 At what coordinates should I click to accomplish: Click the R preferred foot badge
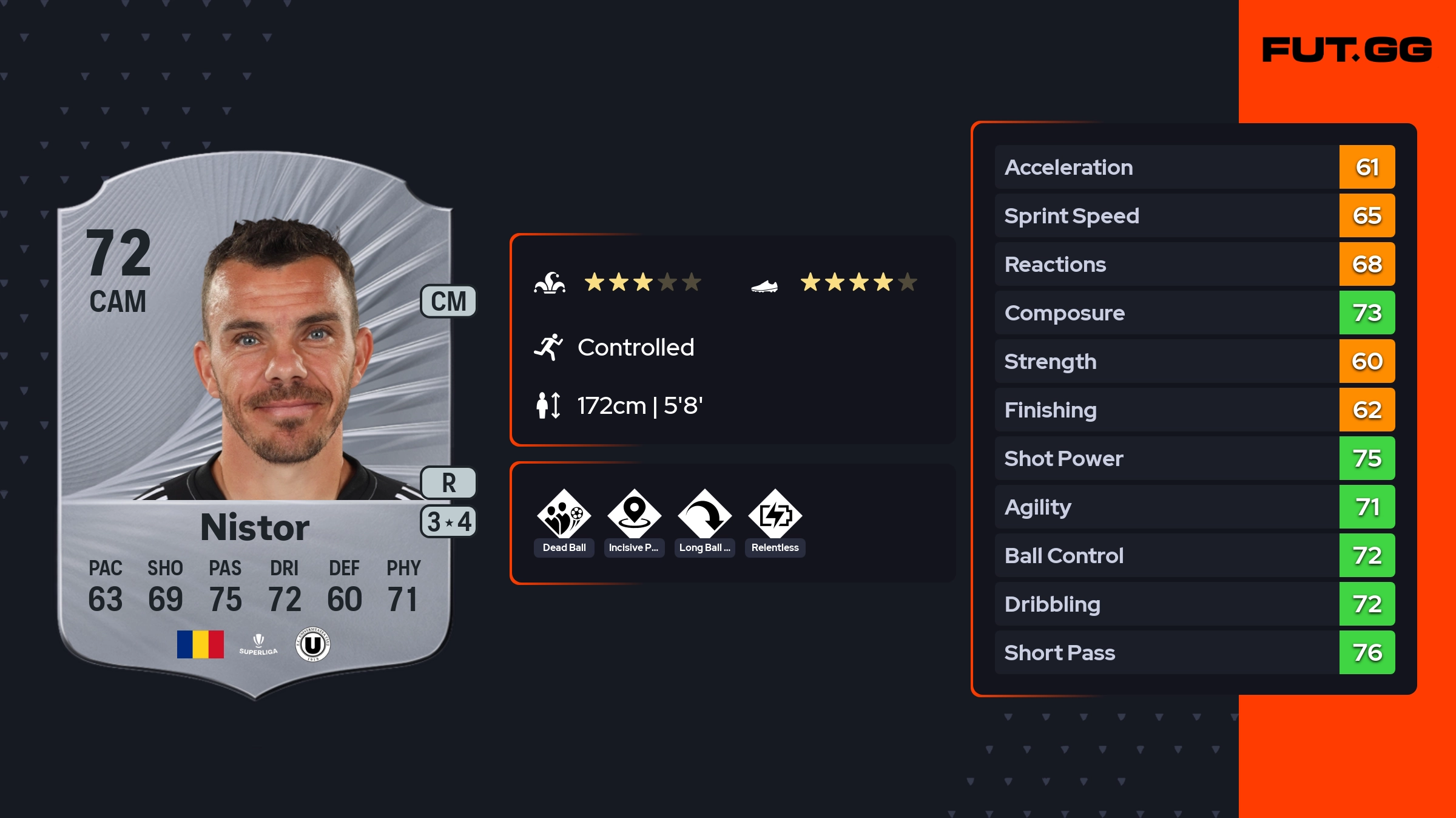[x=448, y=483]
